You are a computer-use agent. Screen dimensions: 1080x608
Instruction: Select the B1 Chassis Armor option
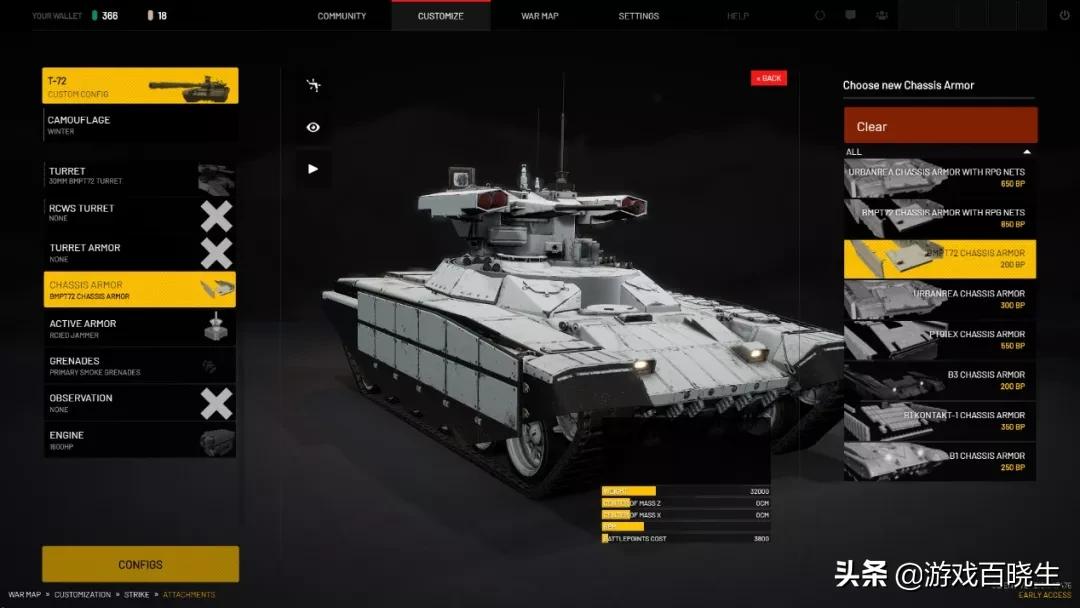pyautogui.click(x=940, y=461)
